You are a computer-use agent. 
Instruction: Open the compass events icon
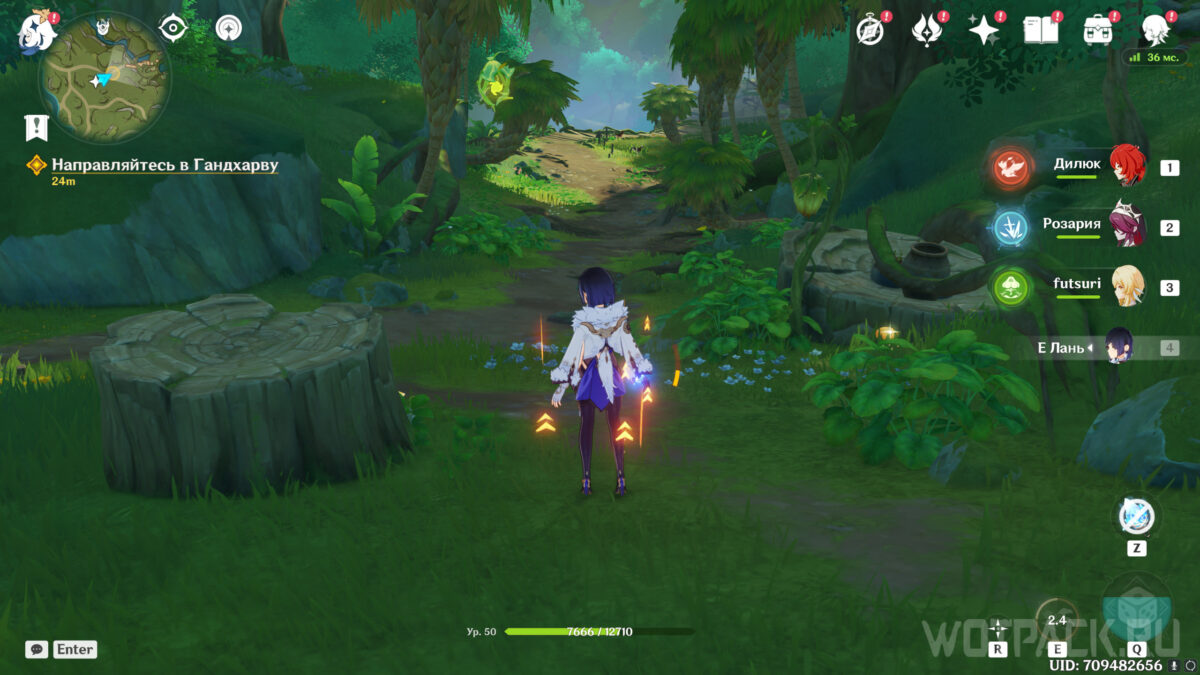coord(870,31)
